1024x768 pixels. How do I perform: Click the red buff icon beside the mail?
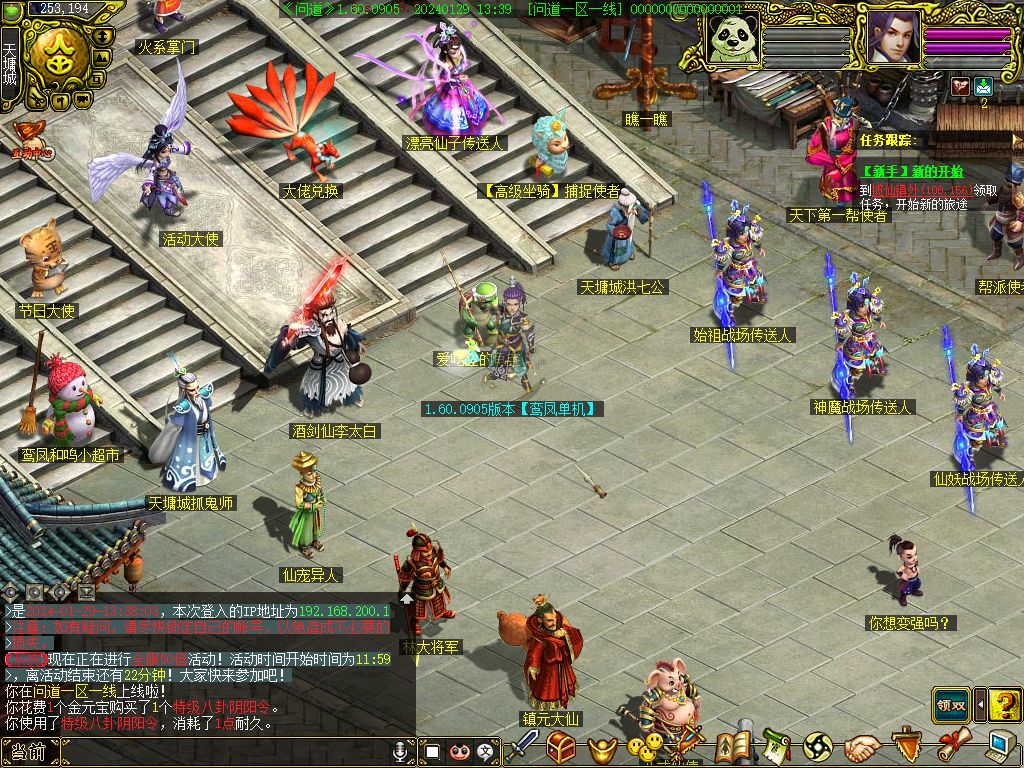point(960,86)
